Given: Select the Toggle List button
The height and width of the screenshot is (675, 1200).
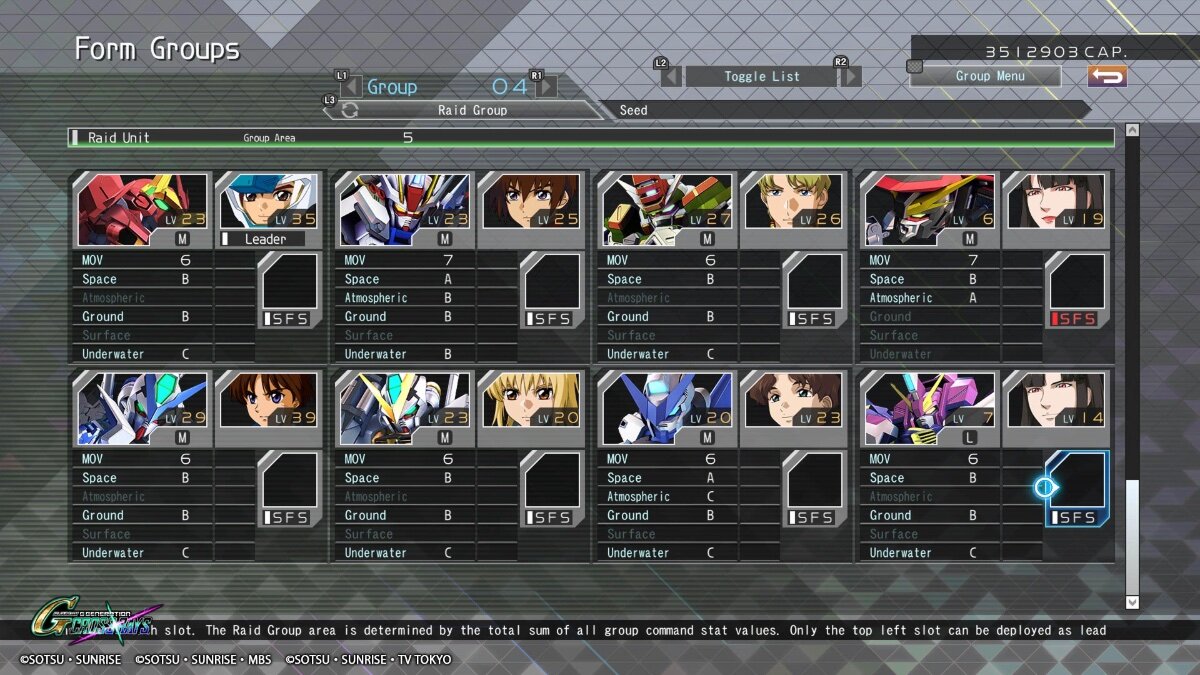Looking at the screenshot, I should [x=761, y=76].
